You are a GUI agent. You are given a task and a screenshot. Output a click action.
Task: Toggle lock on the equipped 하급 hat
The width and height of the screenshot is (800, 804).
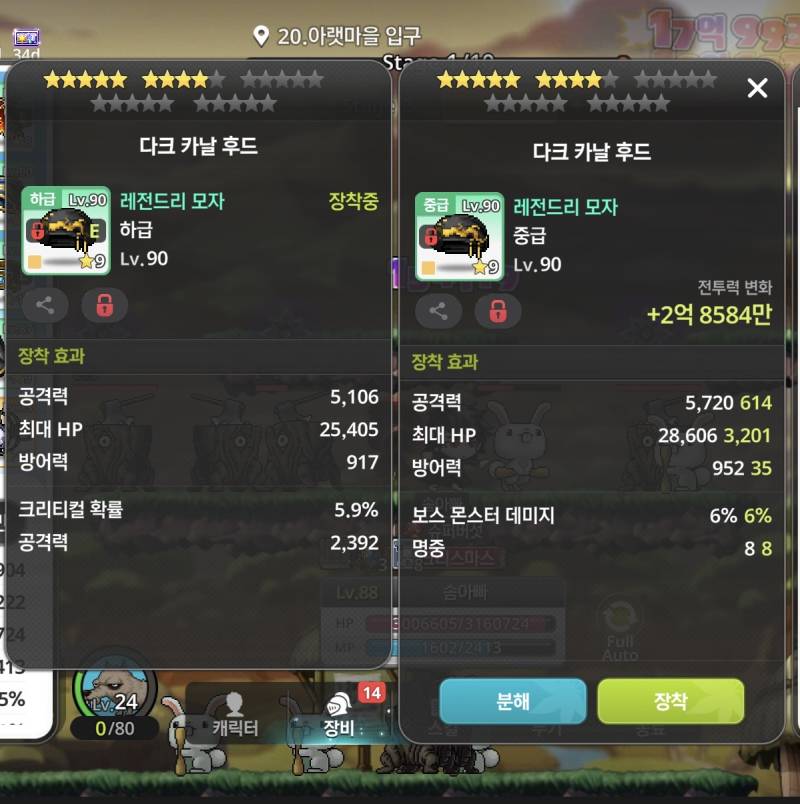tap(104, 304)
